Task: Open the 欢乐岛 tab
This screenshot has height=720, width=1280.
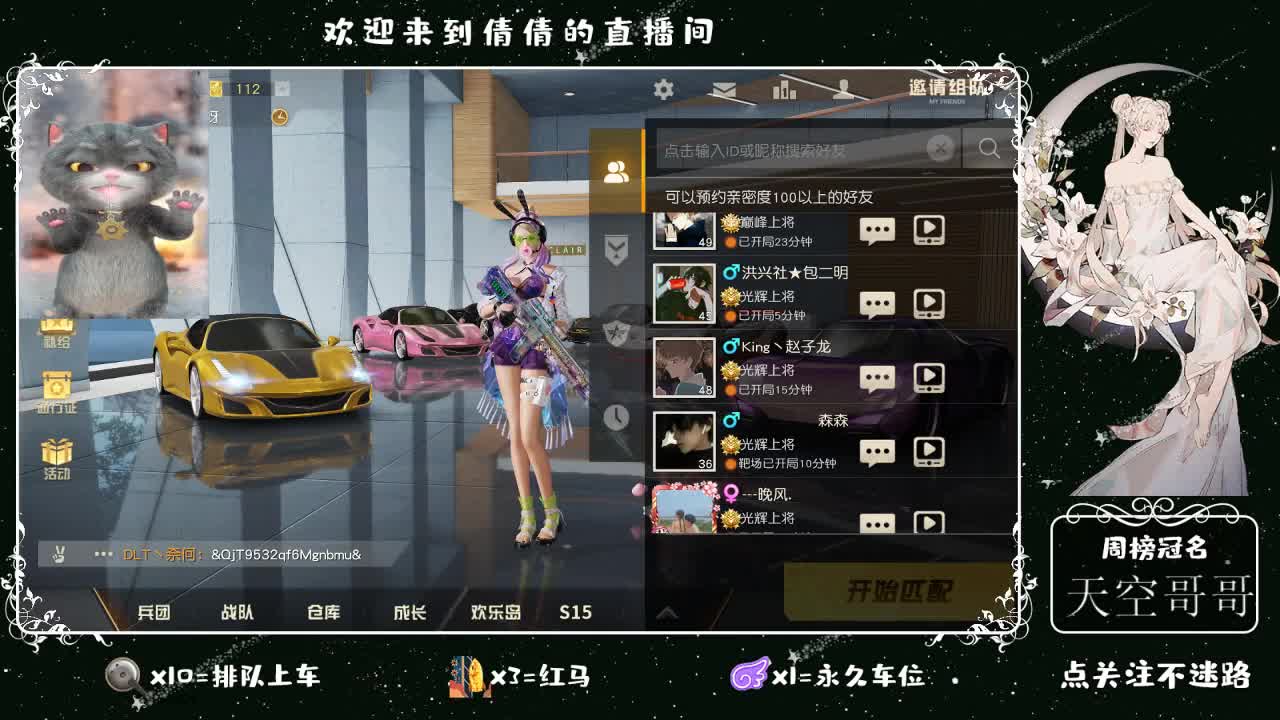Action: [495, 612]
